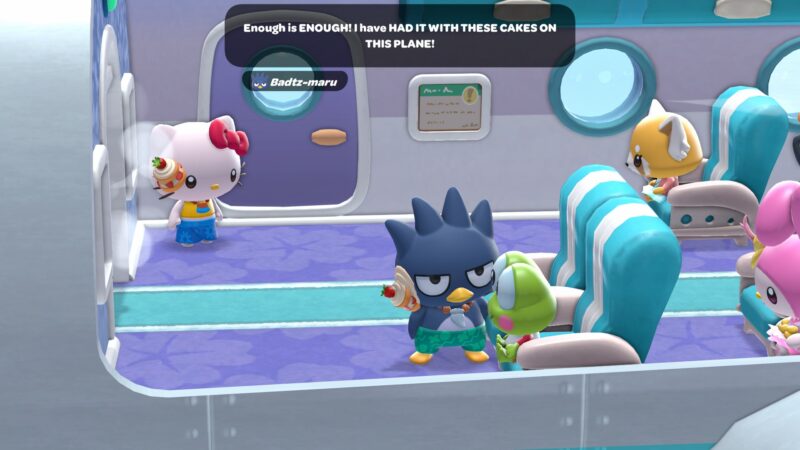This screenshot has height=450, width=800.
Task: Advance Badtz-maru's dialogue text box
Action: click(399, 37)
